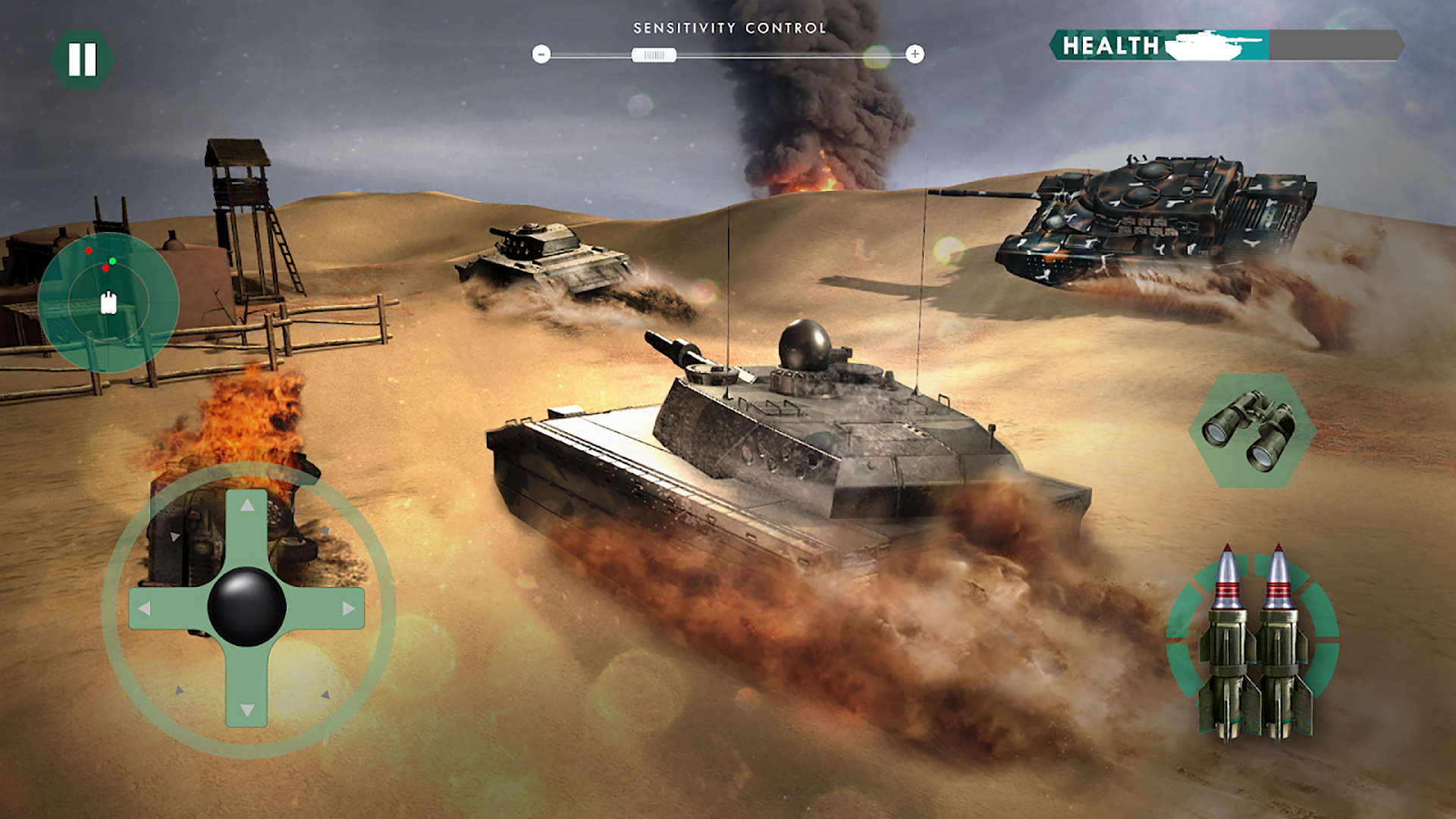The width and height of the screenshot is (1456, 819).
Task: Activate the binoculars zoom view
Action: point(1251,430)
